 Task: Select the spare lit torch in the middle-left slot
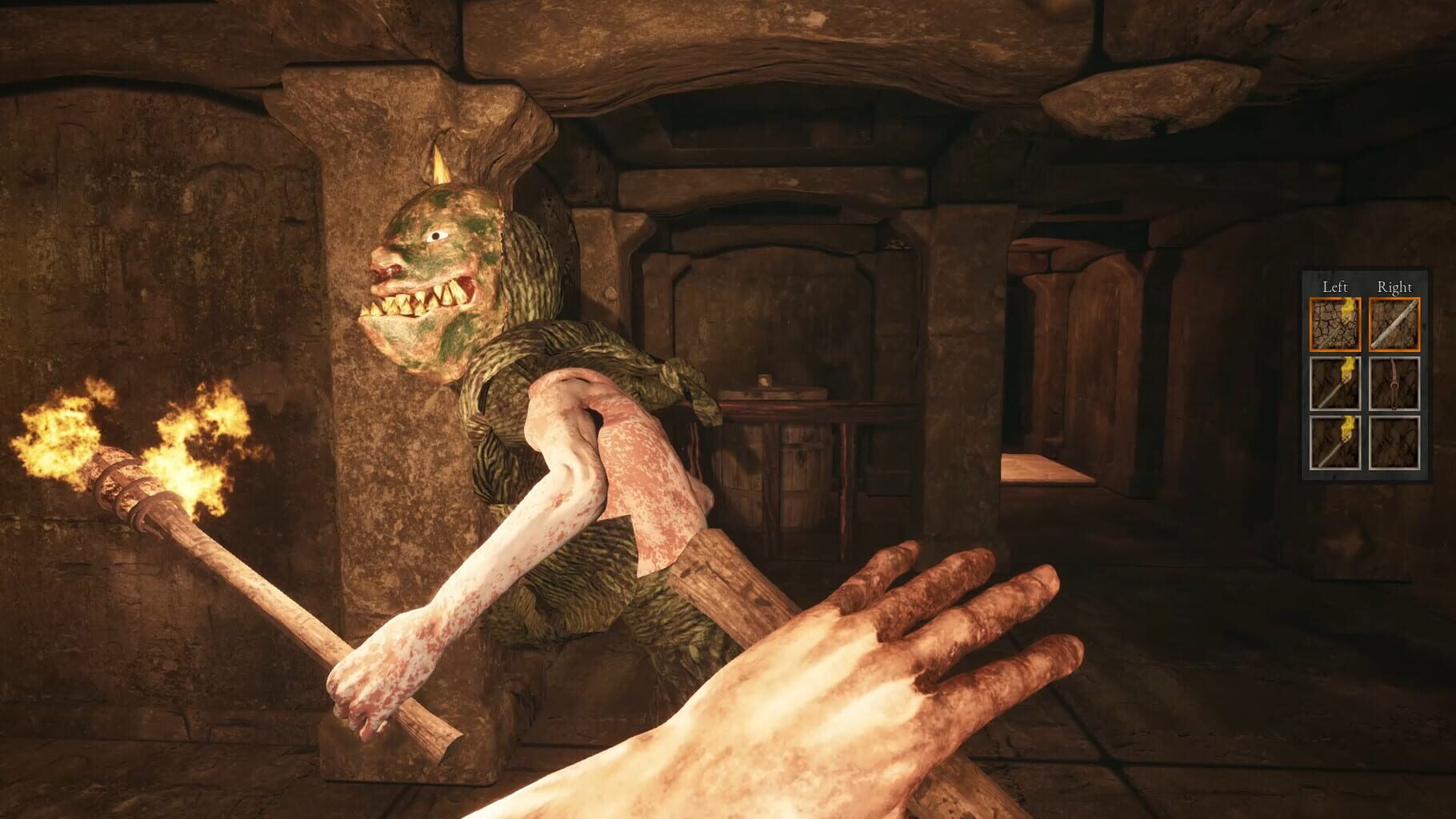coord(1335,383)
